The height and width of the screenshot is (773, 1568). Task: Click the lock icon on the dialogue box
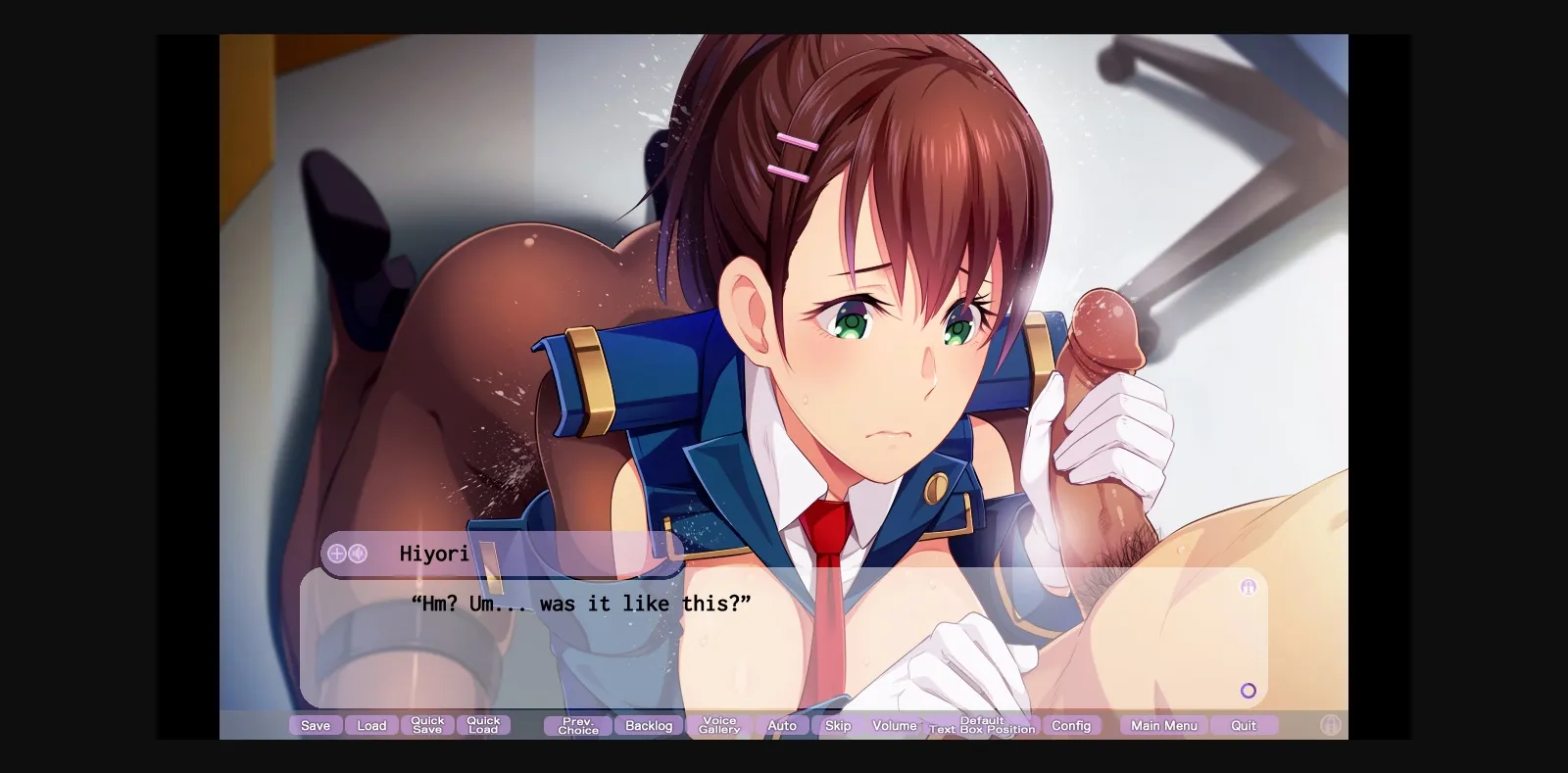click(x=1248, y=587)
